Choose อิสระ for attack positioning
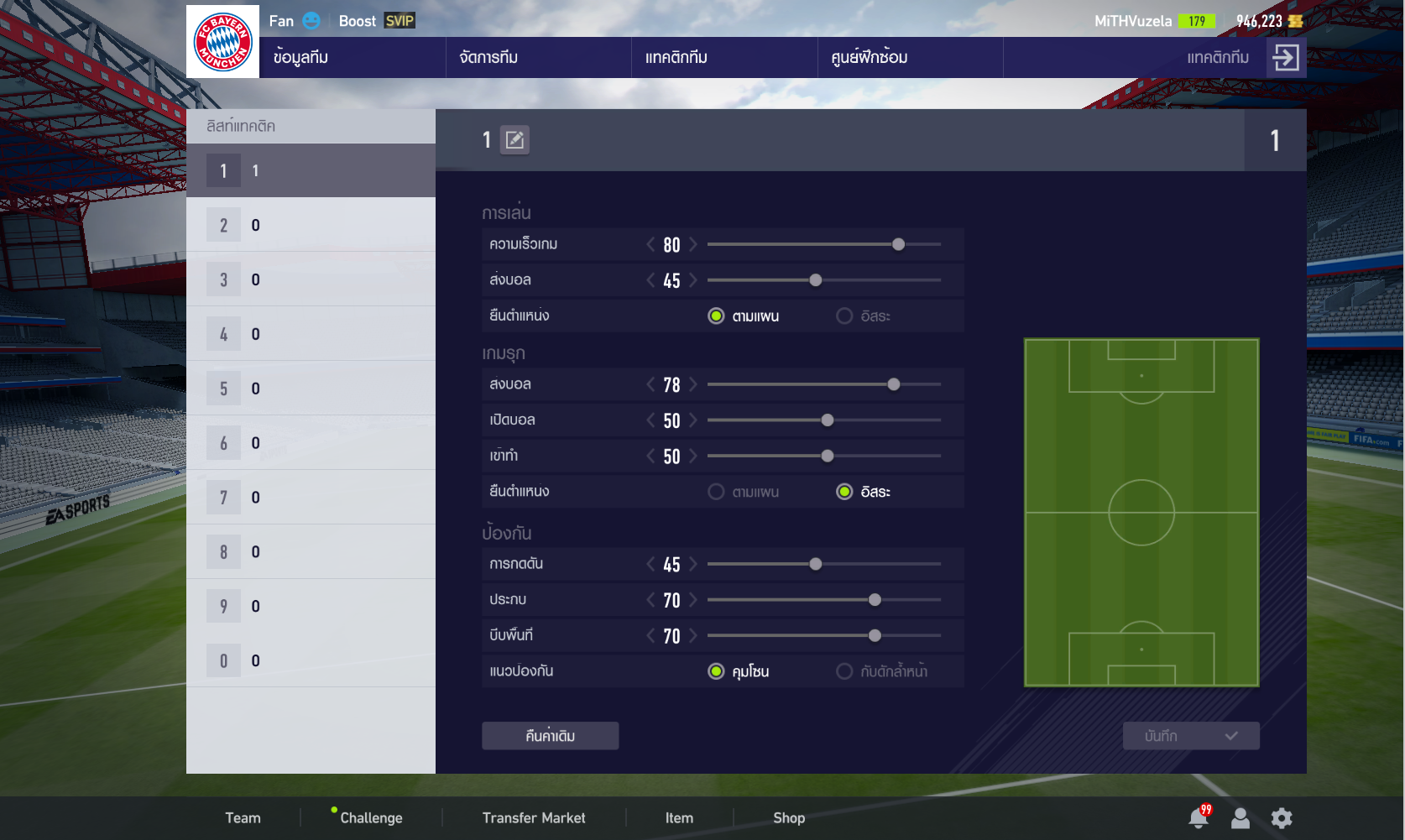Viewport: 1405px width, 840px height. pyautogui.click(x=844, y=492)
